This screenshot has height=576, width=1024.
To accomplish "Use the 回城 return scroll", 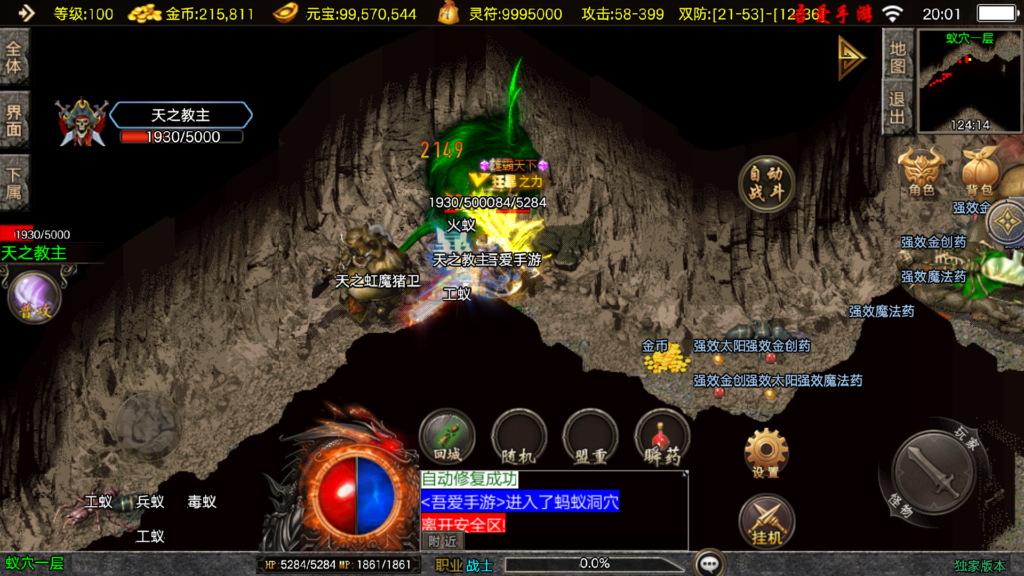I will point(447,439).
